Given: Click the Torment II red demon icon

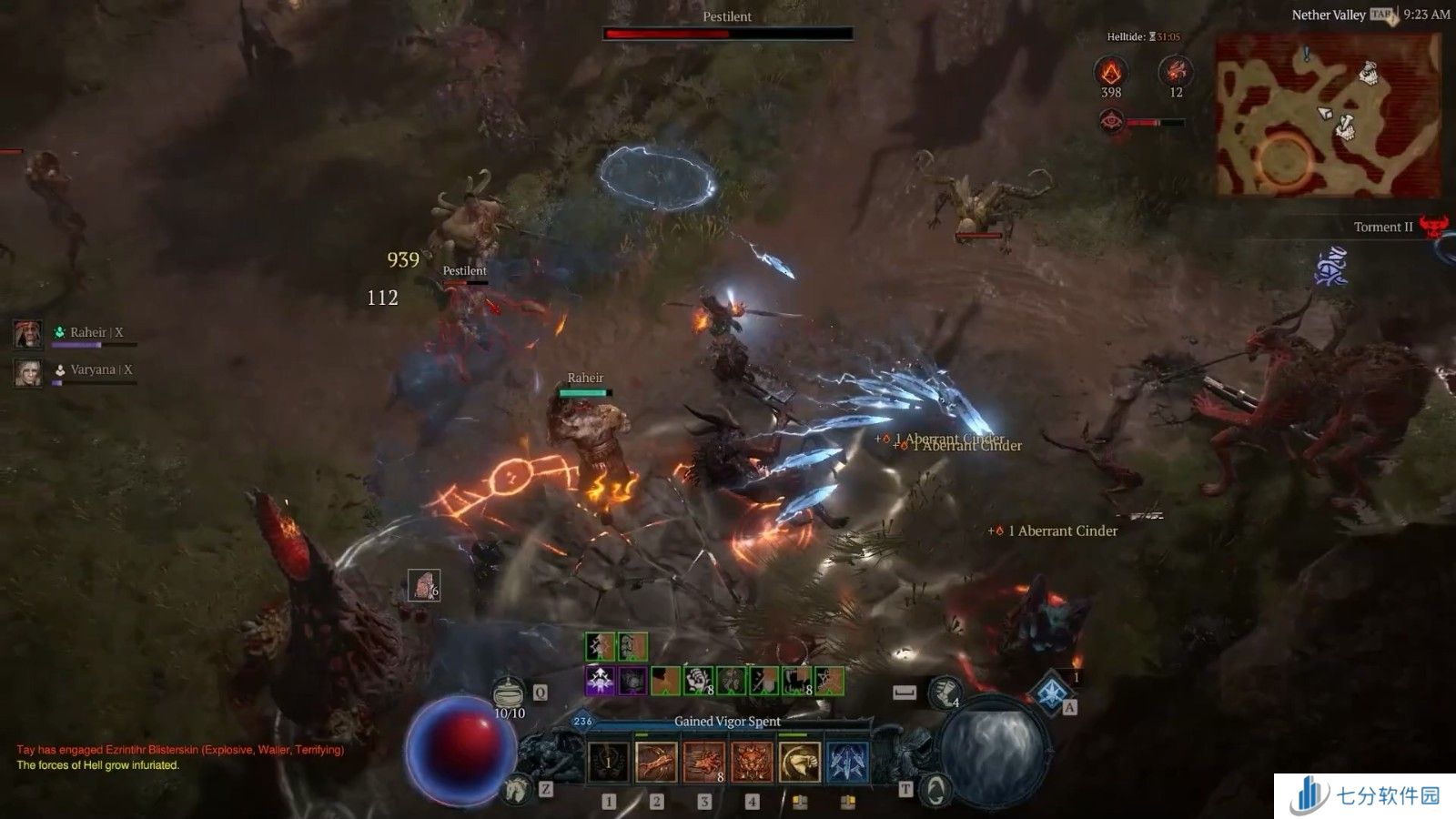Looking at the screenshot, I should click(1434, 227).
